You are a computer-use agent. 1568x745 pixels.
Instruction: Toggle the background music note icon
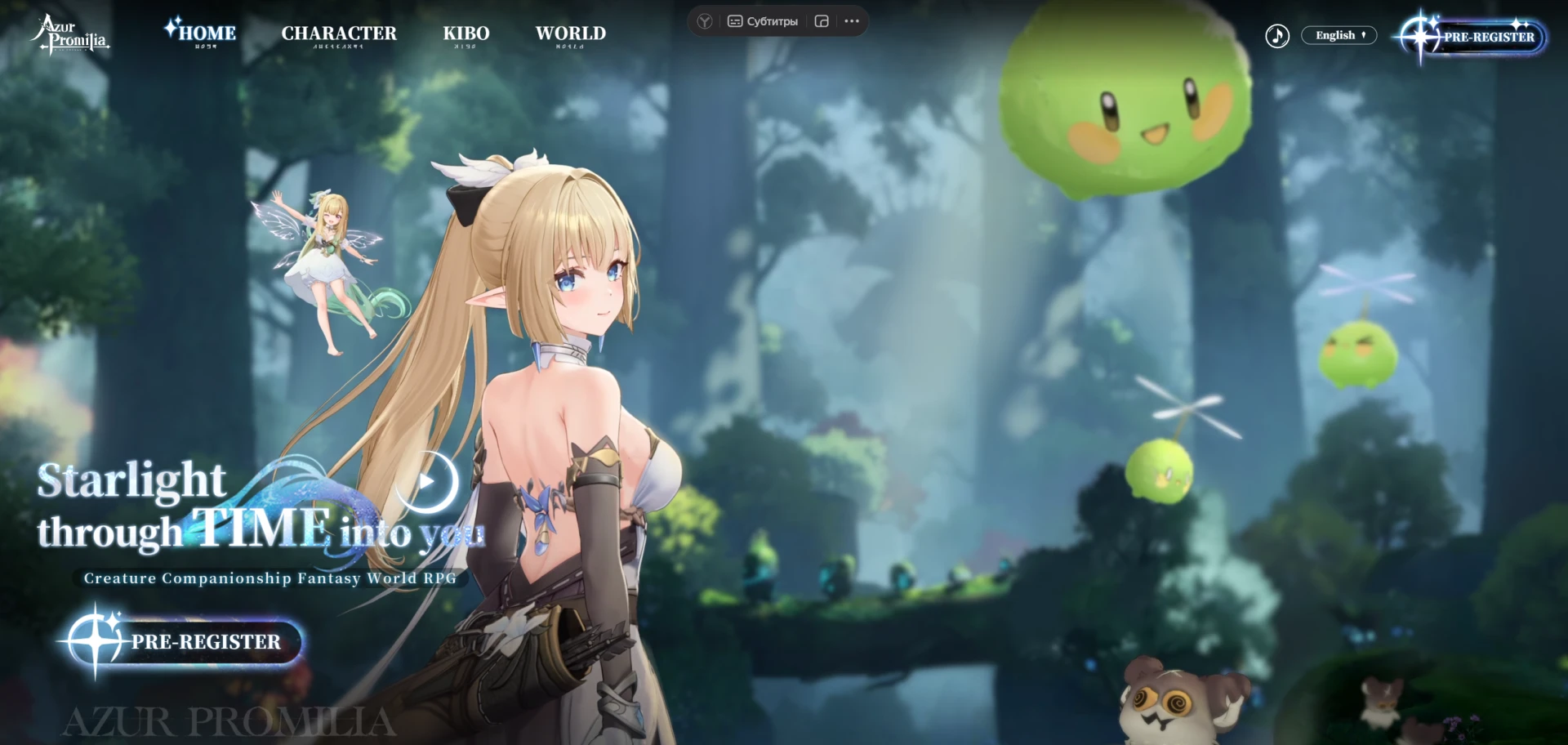(x=1277, y=36)
